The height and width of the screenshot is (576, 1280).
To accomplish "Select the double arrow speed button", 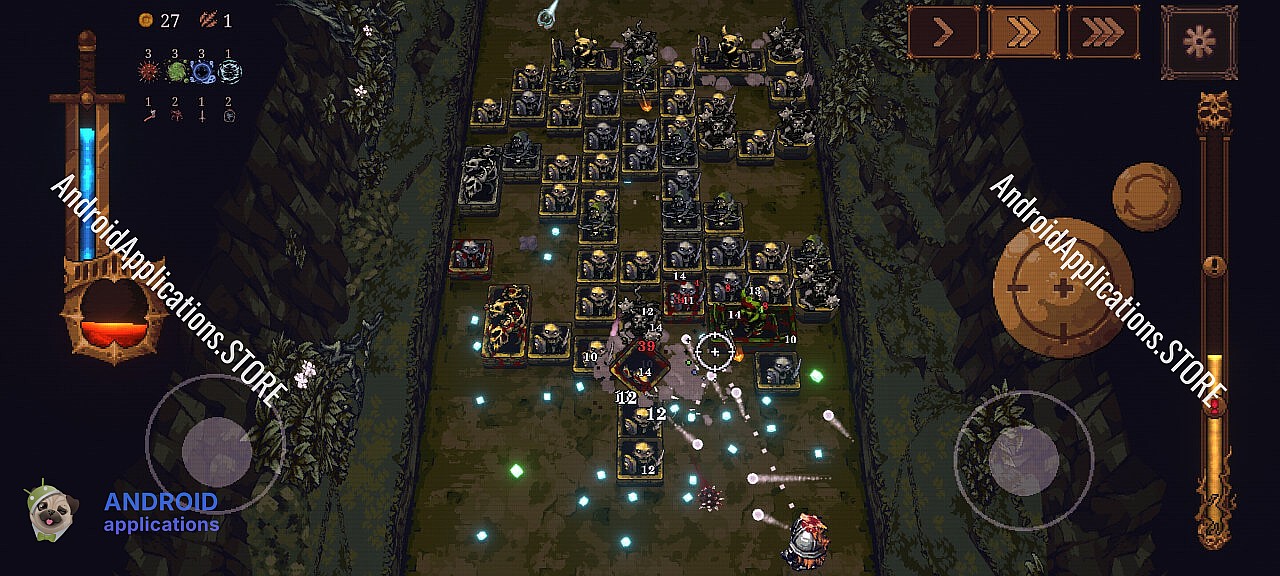I will (1022, 33).
